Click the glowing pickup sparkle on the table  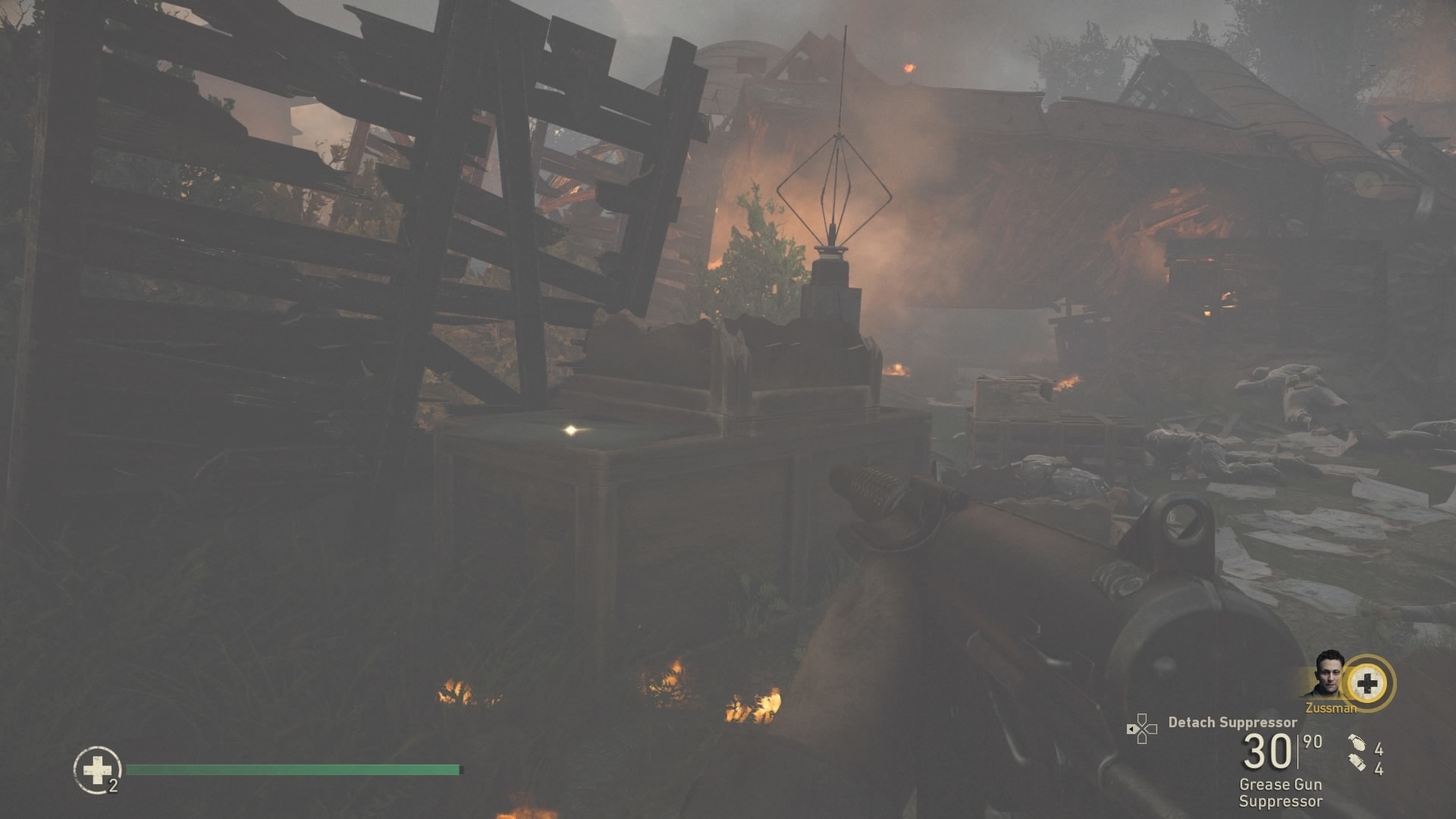point(569,428)
